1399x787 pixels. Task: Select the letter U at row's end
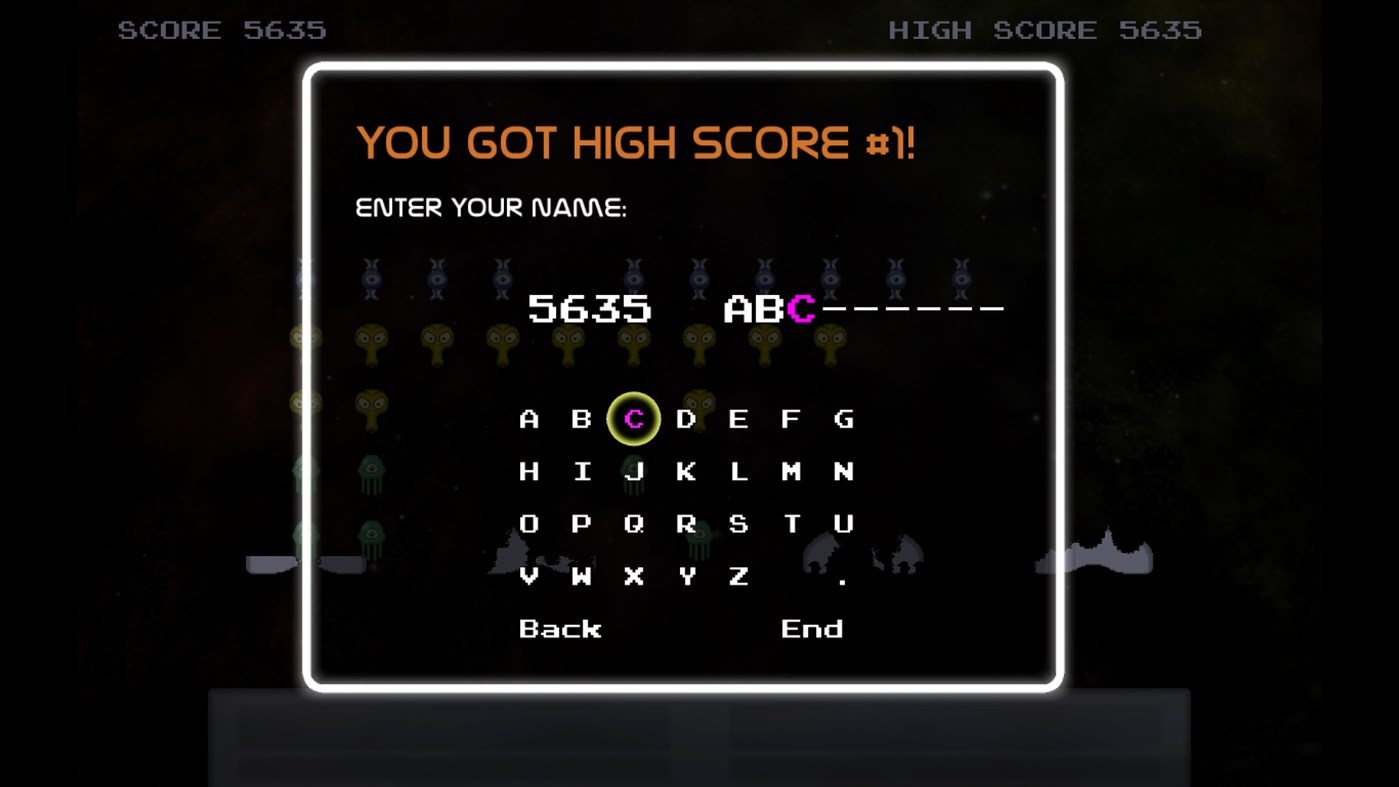coord(845,523)
